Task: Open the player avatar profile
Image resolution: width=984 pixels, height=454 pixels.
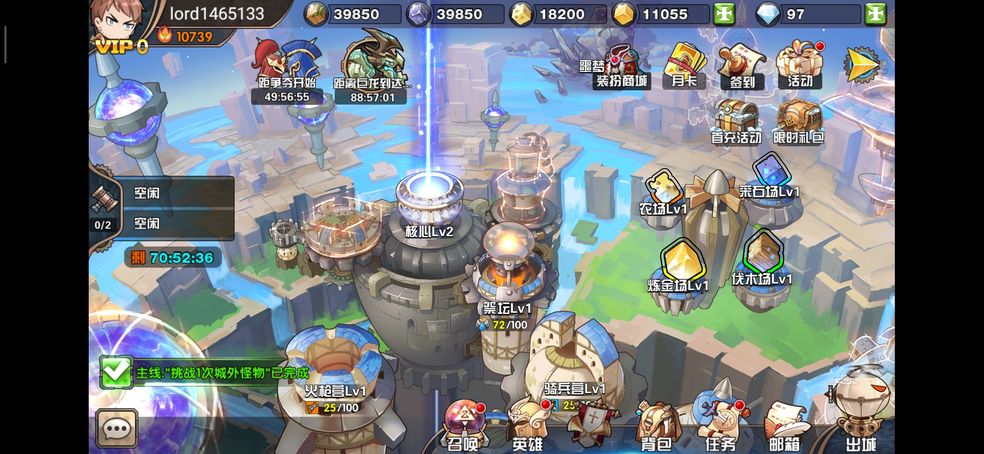Action: [117, 22]
